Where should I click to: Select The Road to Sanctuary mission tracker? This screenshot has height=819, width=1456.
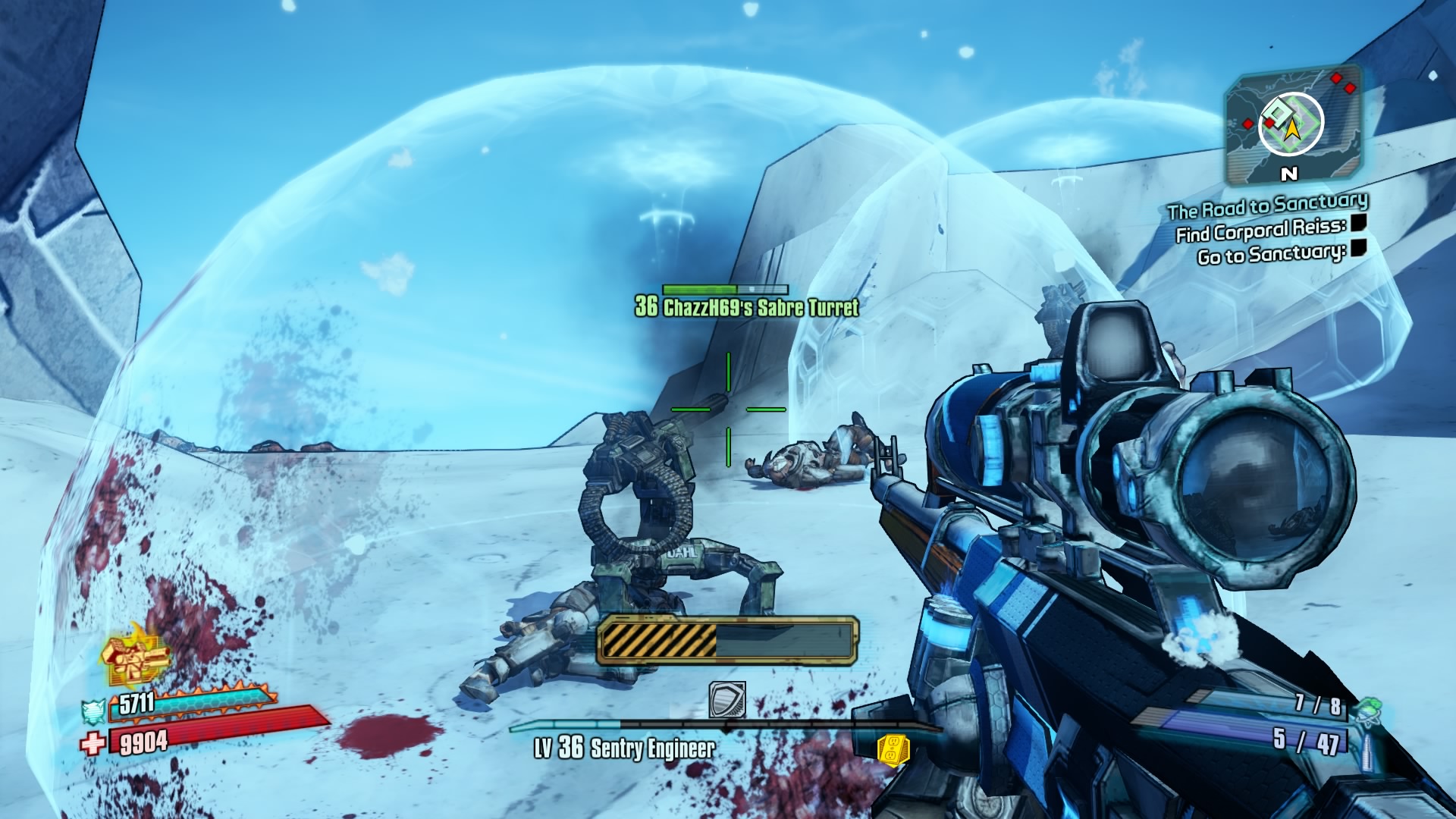[x=1267, y=205]
